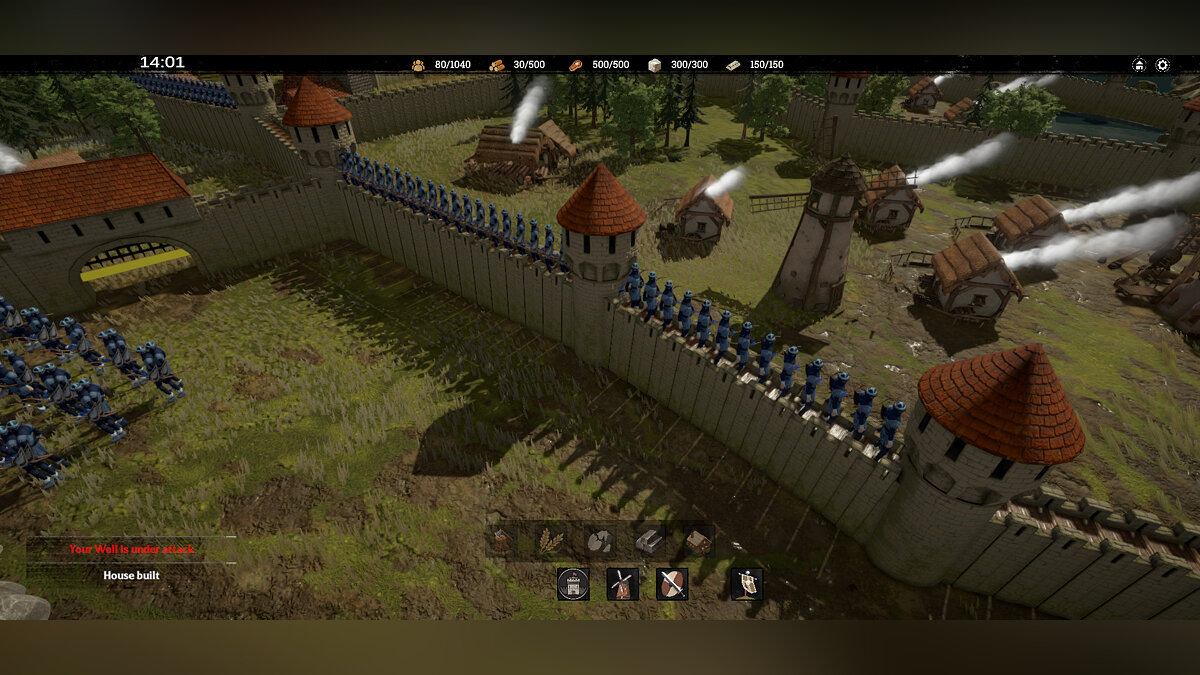Open the banner flag category
Image resolution: width=1200 pixels, height=675 pixels.
pos(746,584)
